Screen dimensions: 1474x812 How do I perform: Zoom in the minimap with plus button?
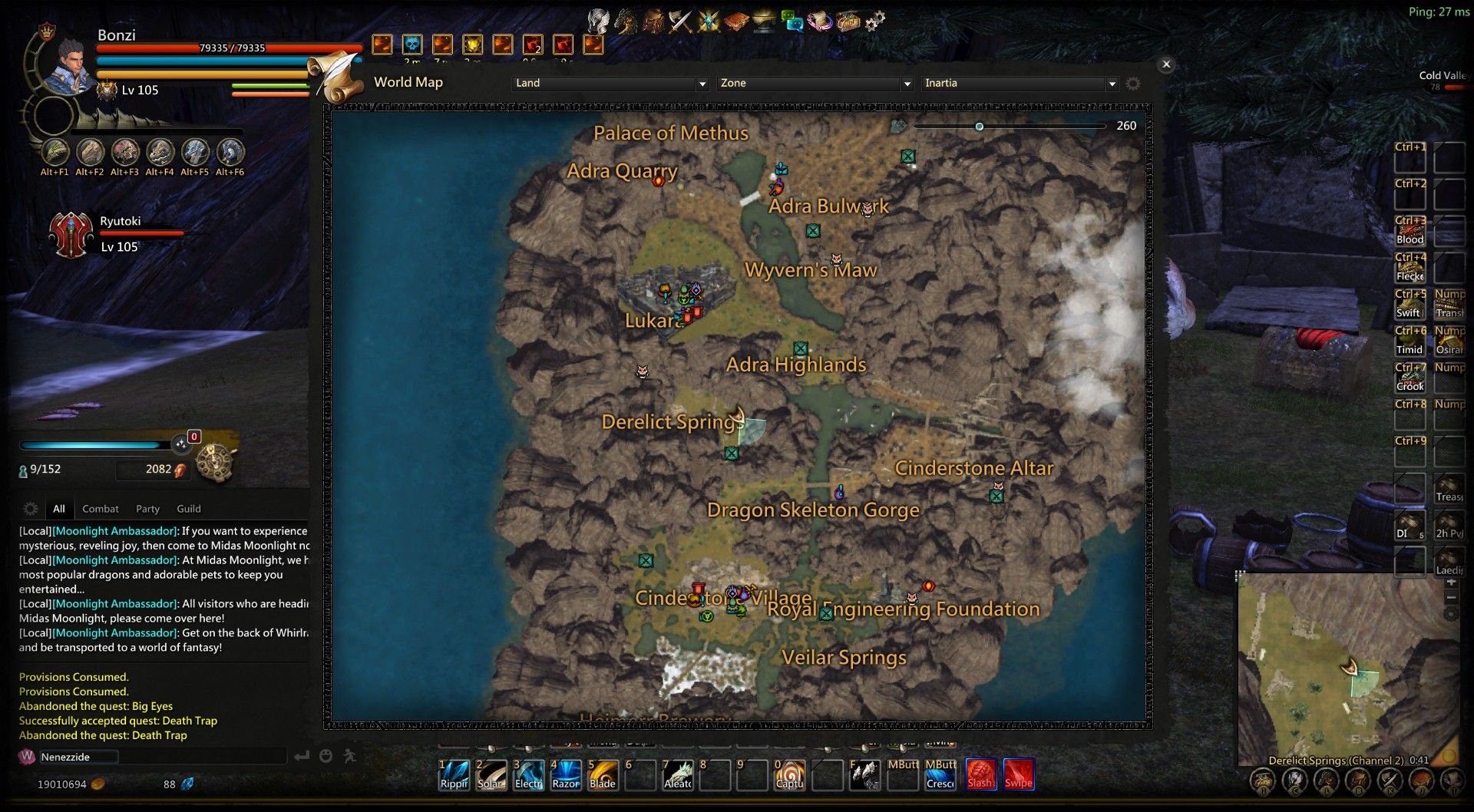point(1451,583)
